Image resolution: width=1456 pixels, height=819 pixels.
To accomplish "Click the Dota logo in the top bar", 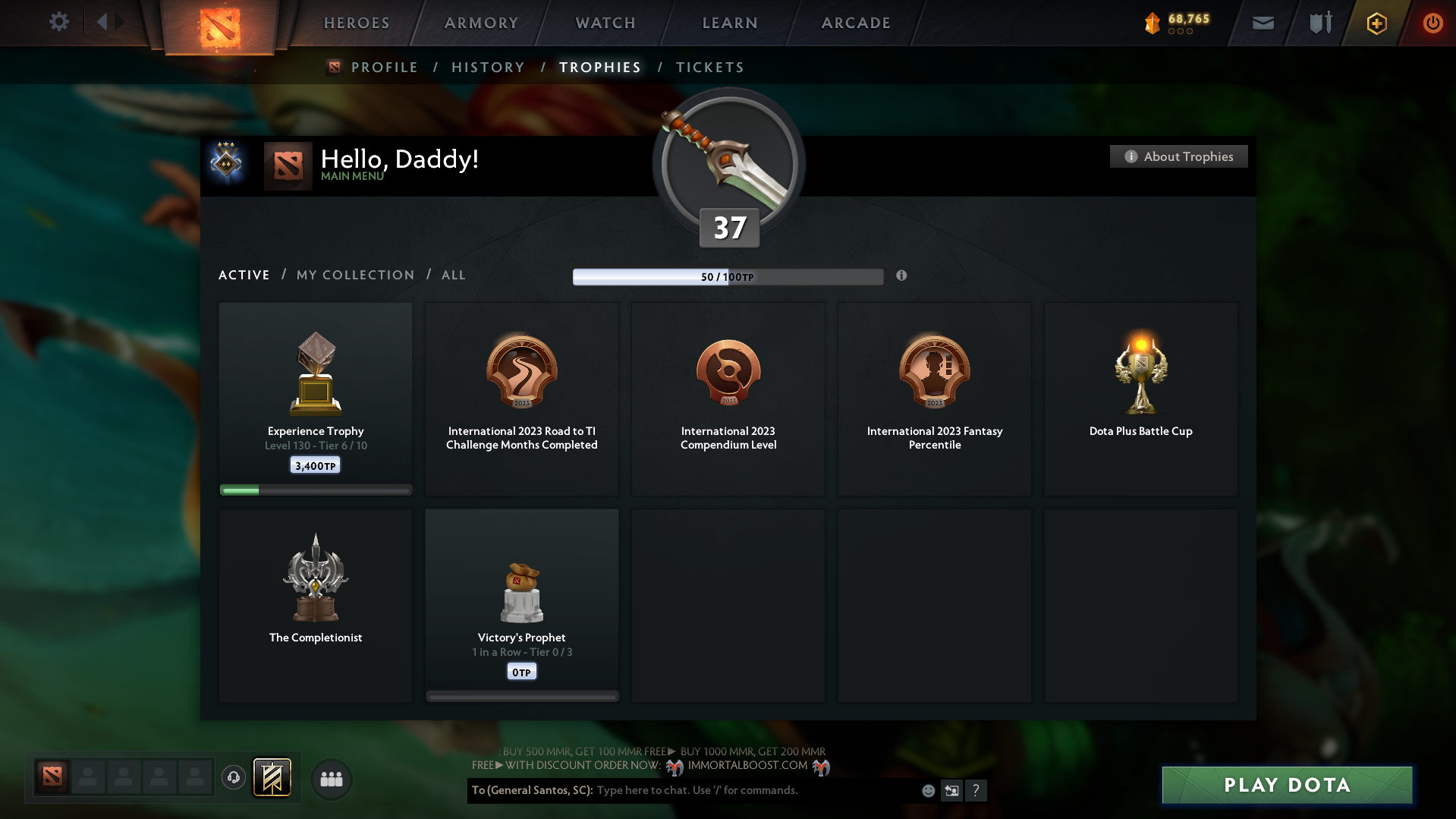I will (x=220, y=25).
